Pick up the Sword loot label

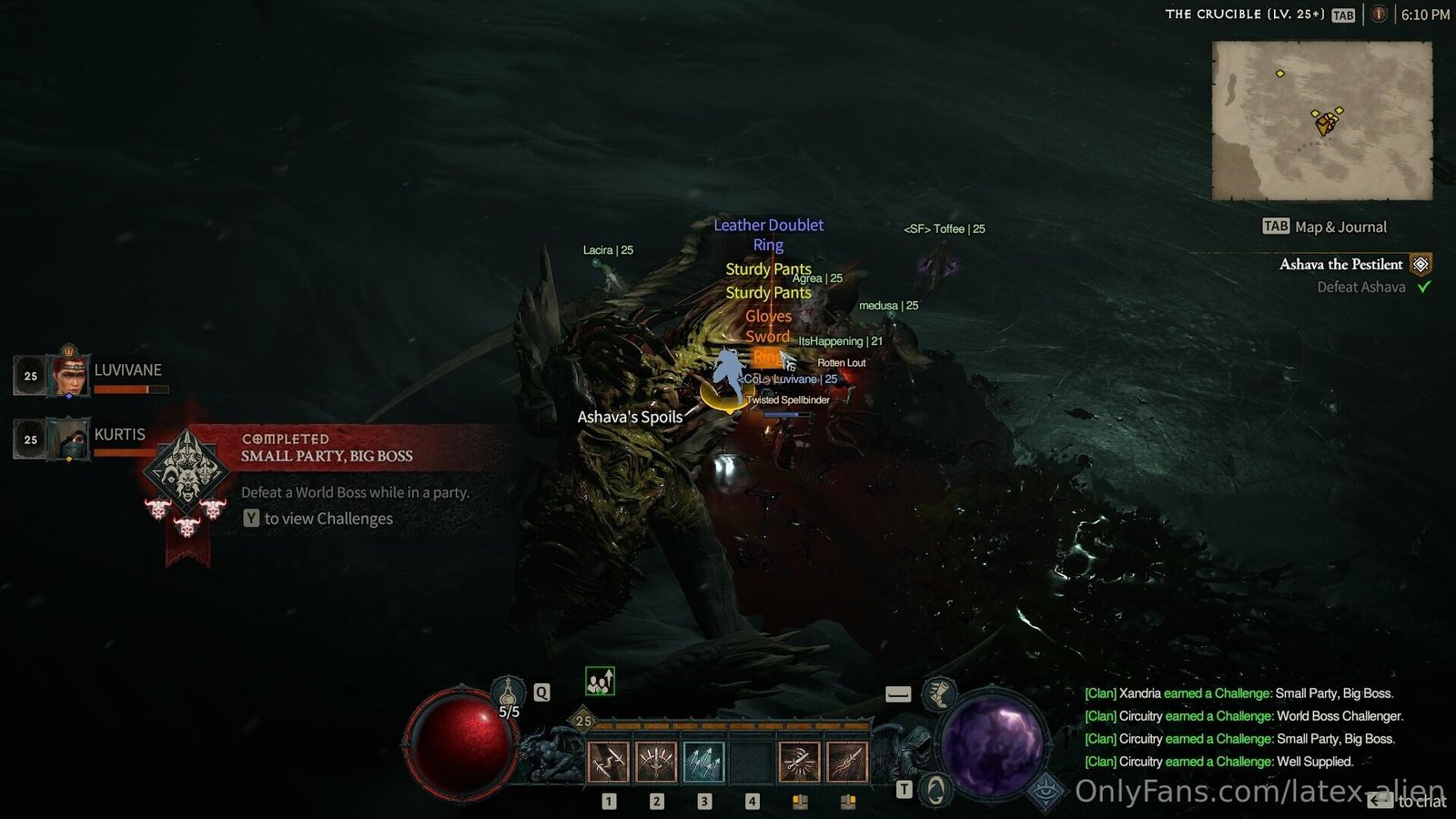[x=767, y=337]
